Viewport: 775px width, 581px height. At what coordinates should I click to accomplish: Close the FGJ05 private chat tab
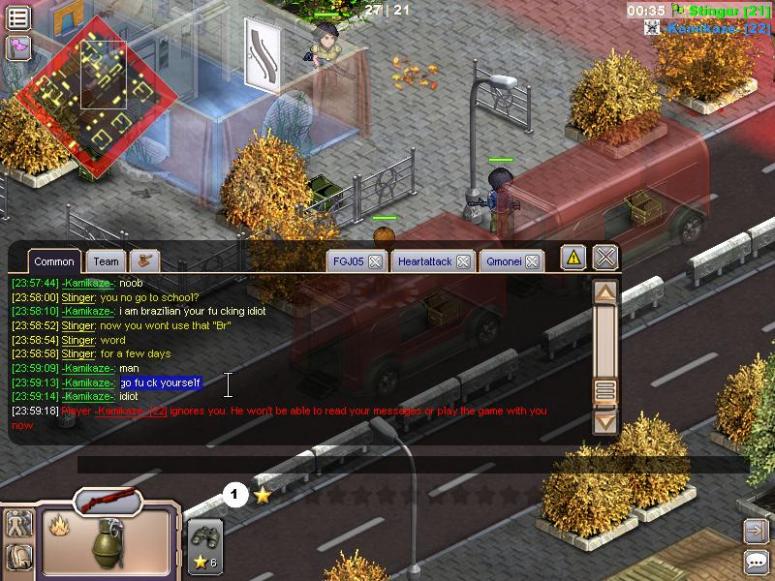pyautogui.click(x=375, y=262)
